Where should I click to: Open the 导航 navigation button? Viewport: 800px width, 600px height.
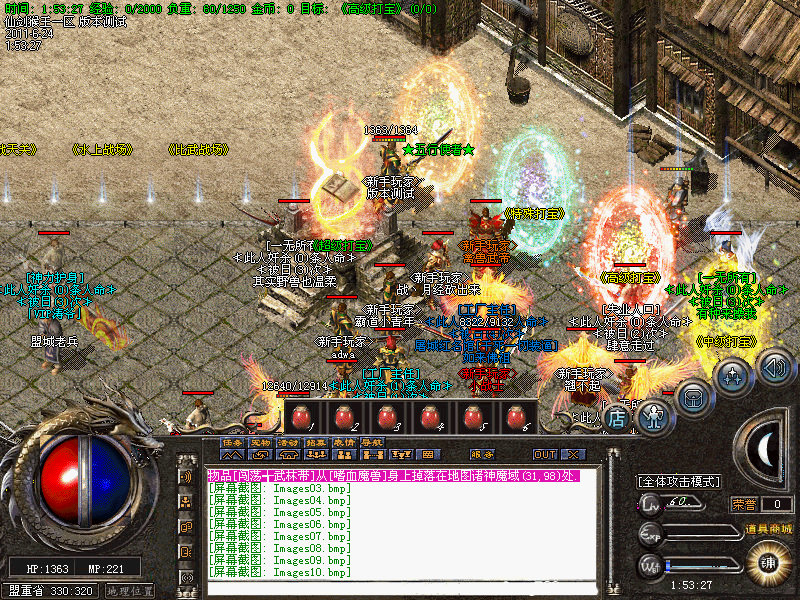pyautogui.click(x=372, y=441)
